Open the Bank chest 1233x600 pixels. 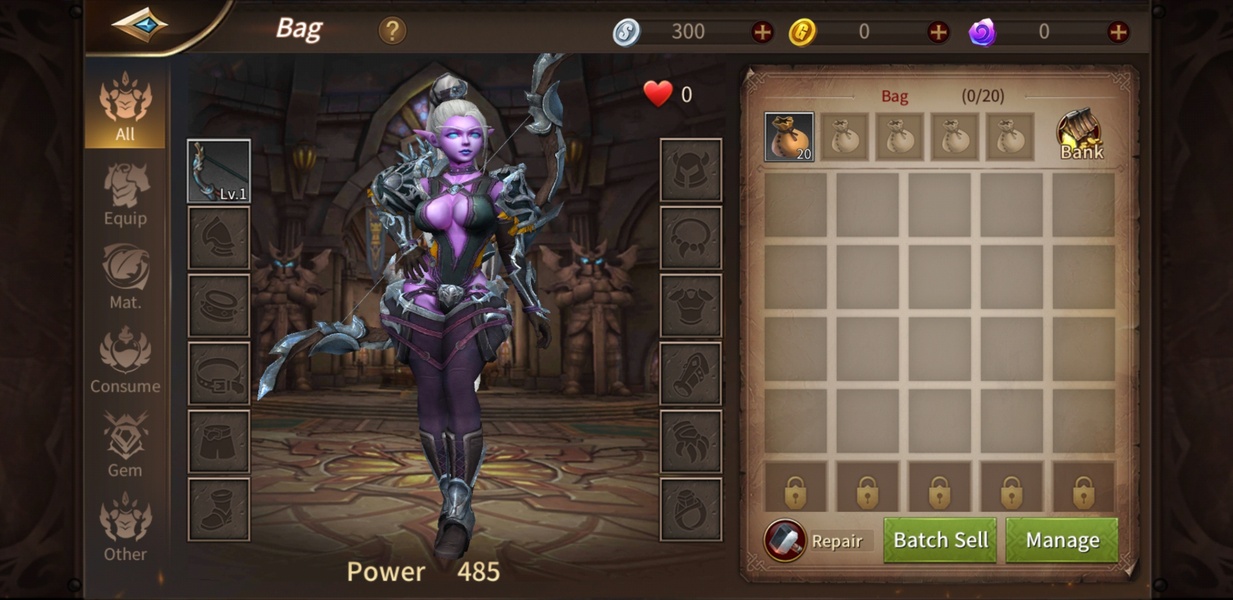(1080, 135)
